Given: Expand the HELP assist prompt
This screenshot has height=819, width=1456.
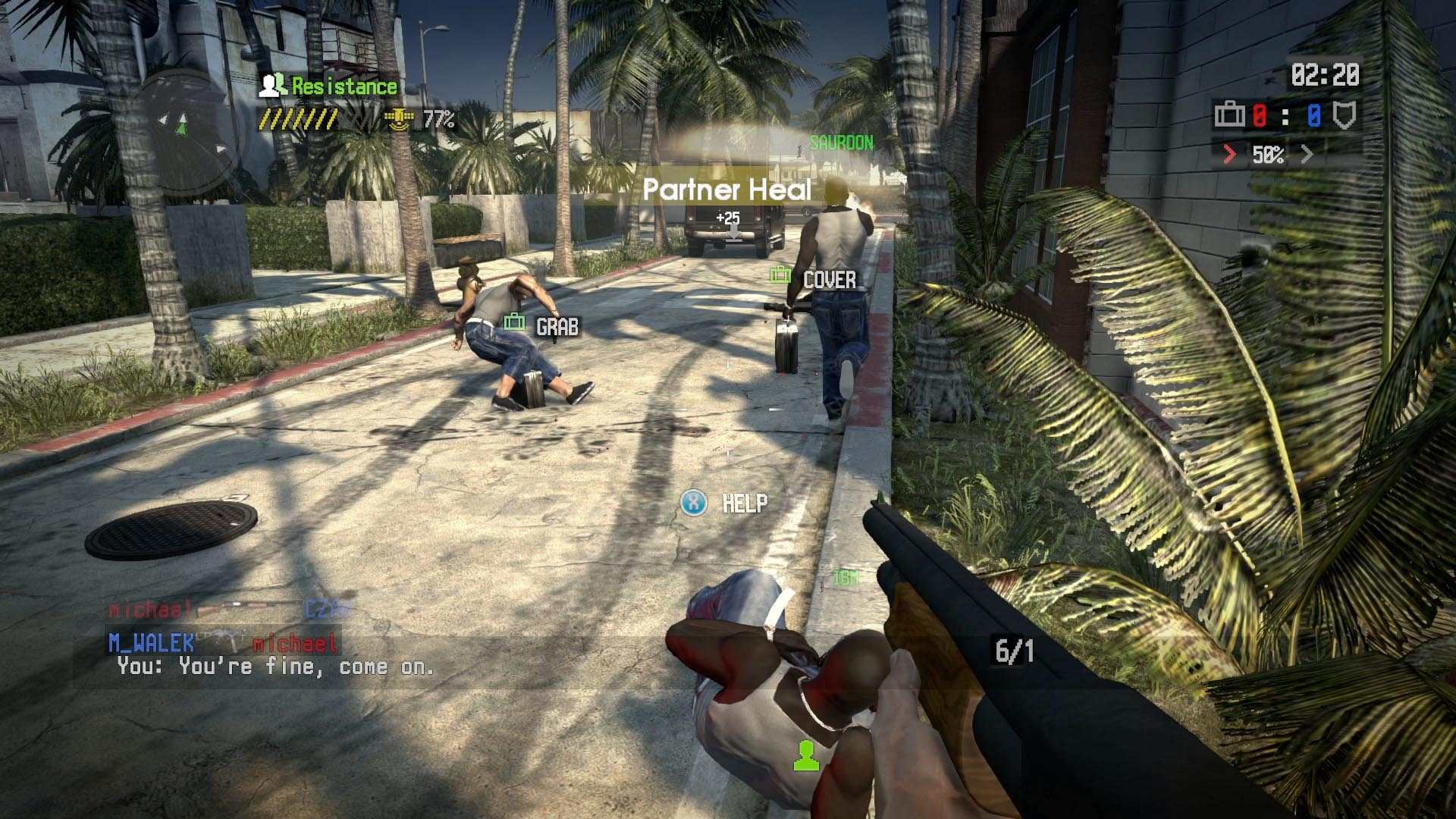Looking at the screenshot, I should click(746, 500).
